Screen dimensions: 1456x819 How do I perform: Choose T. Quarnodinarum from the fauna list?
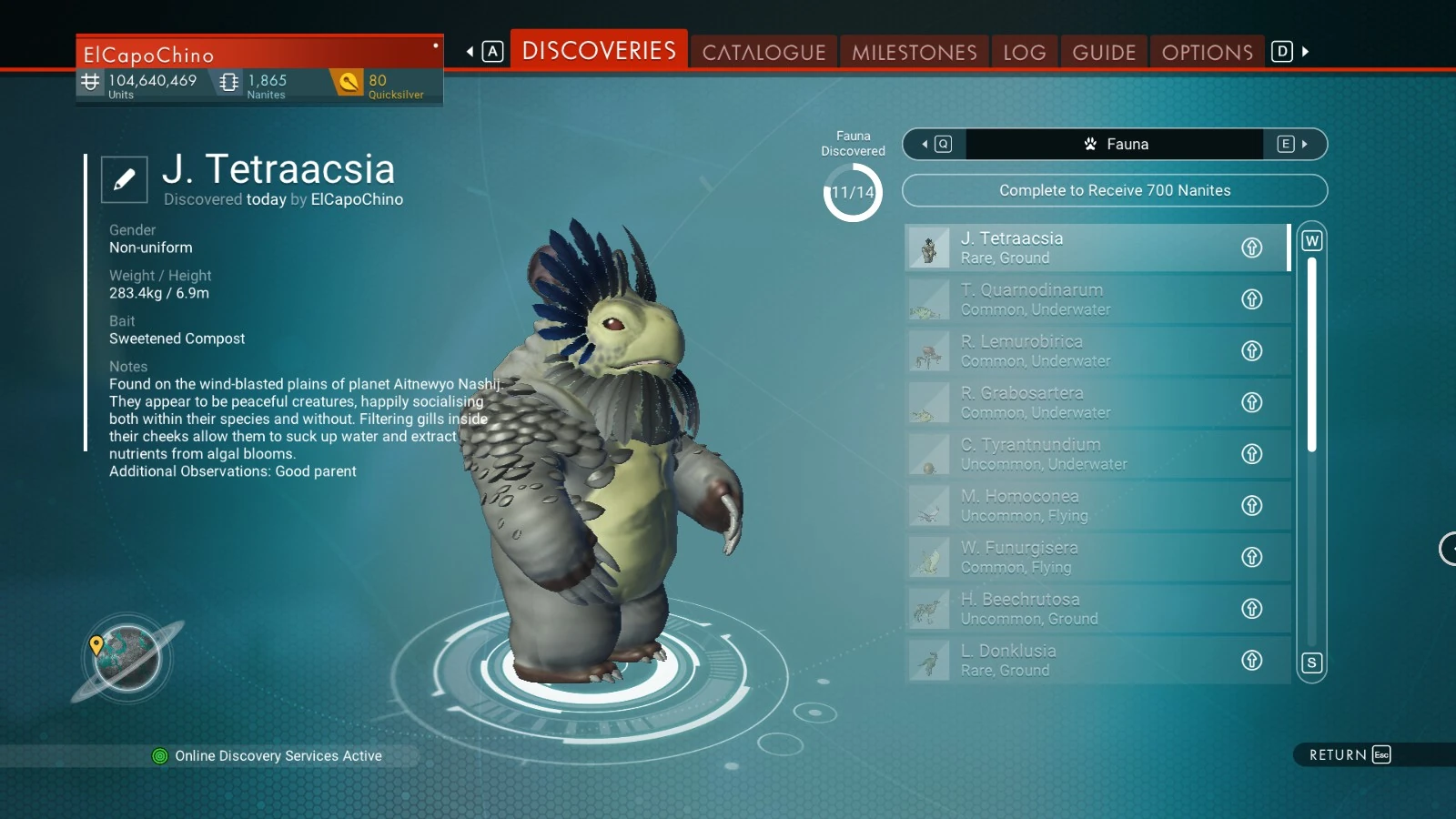point(1074,299)
